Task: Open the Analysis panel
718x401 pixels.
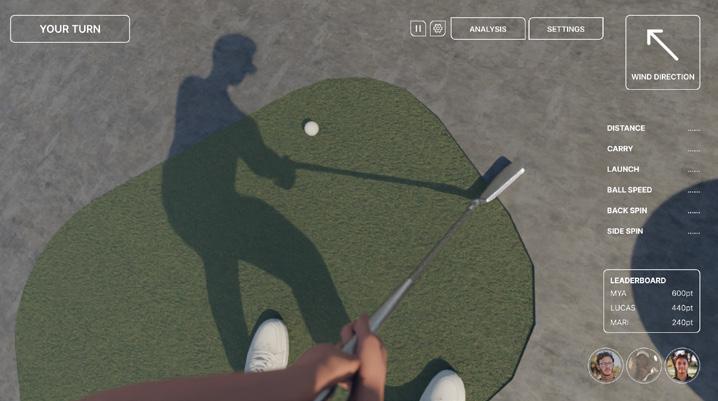Action: pos(488,29)
